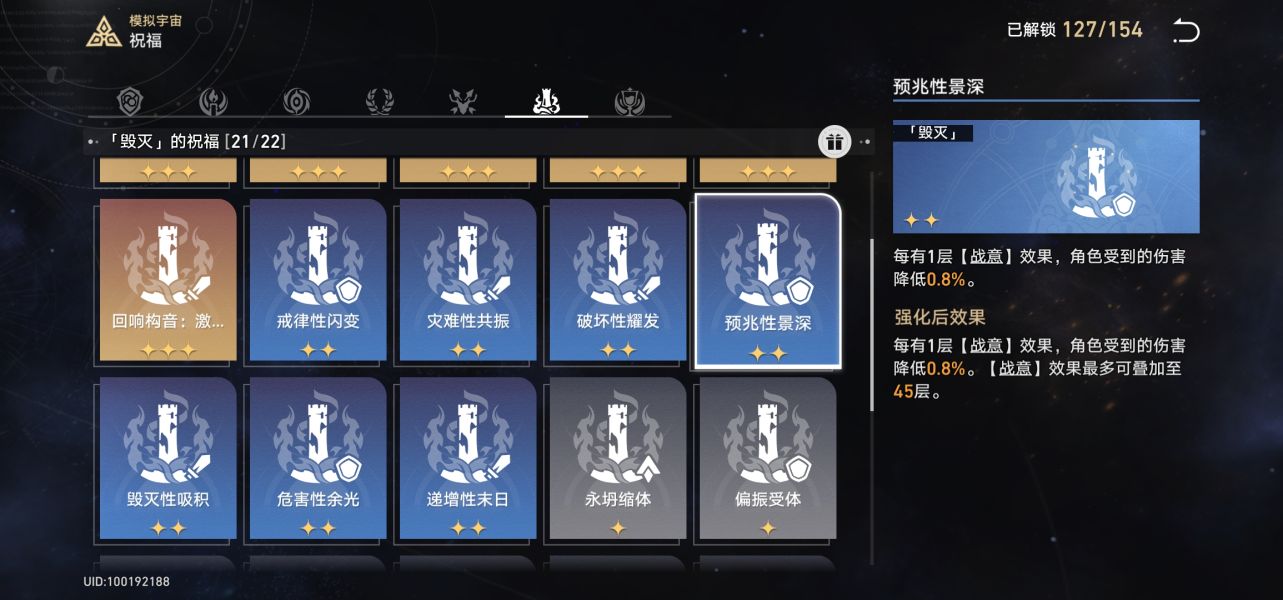Select the active tower-emblem Destruction tab

coord(546,101)
